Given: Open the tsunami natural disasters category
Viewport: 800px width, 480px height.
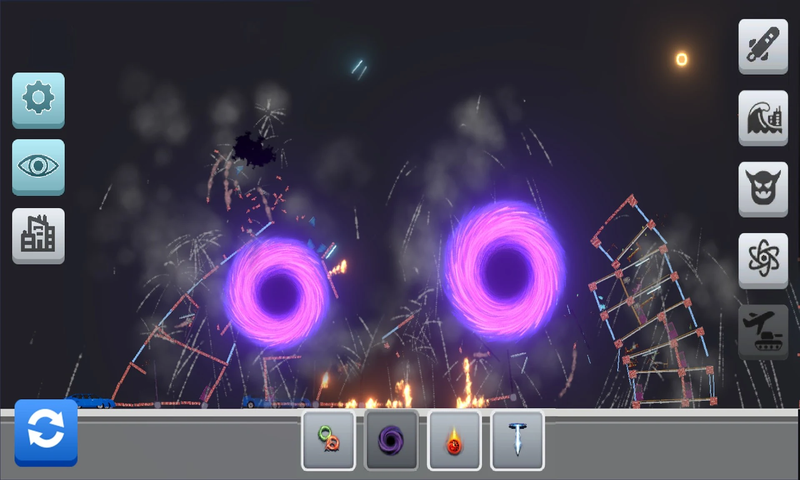Looking at the screenshot, I should 763,118.
